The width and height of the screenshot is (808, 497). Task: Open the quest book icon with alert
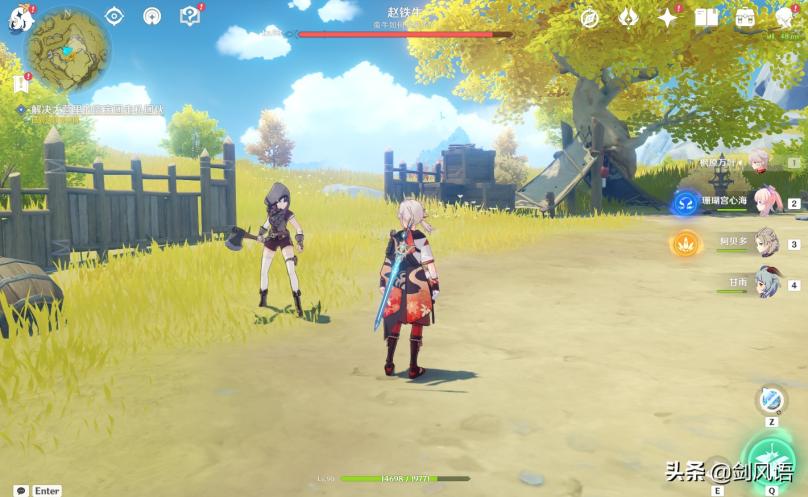190,16
